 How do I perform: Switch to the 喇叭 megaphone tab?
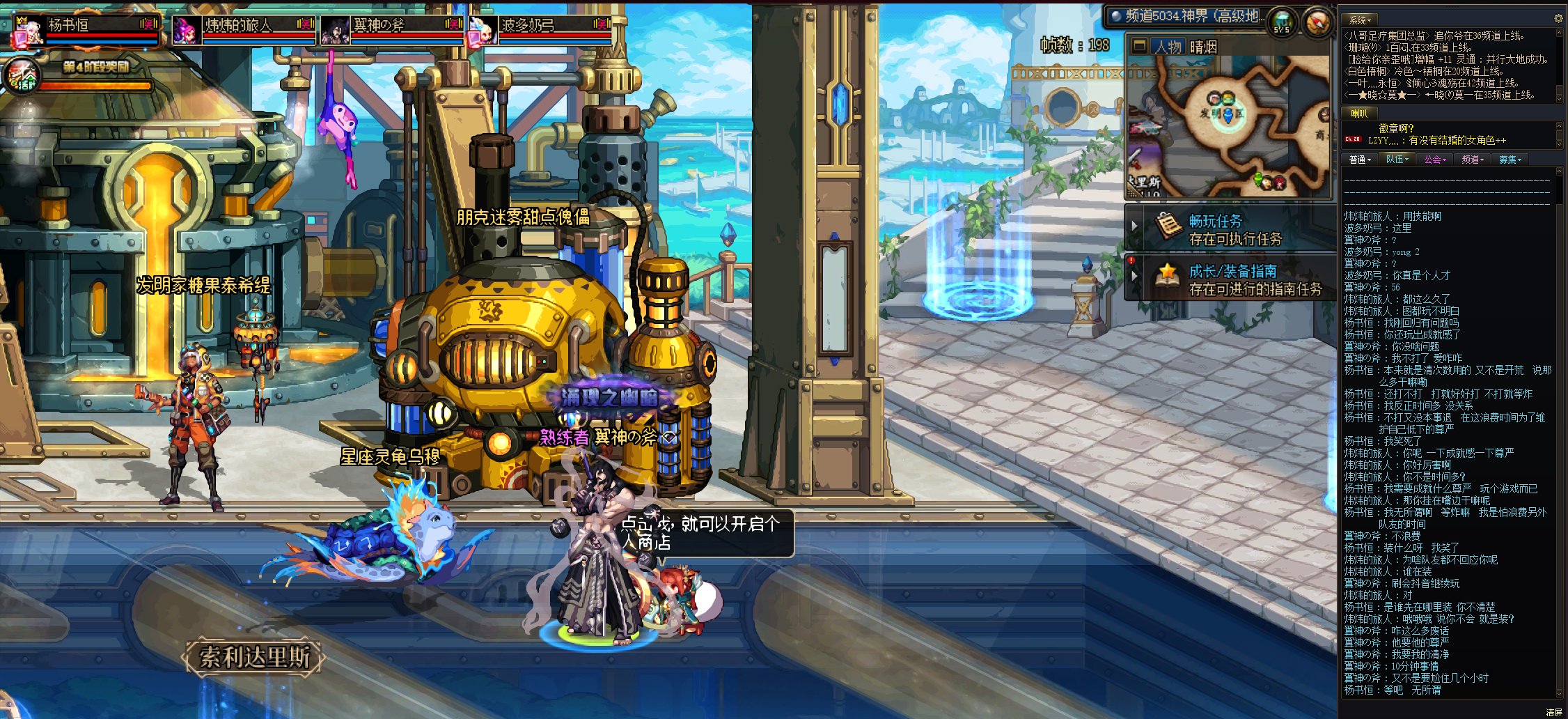[1359, 114]
